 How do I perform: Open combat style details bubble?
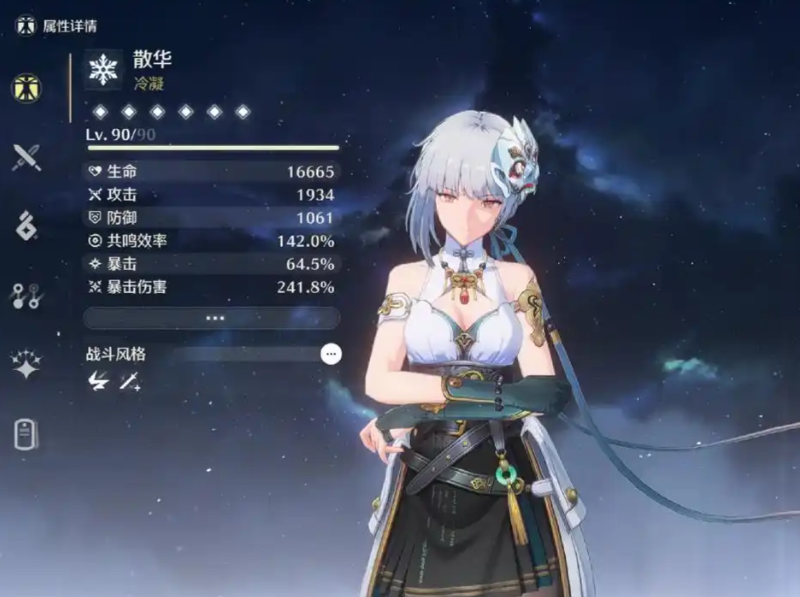point(330,354)
